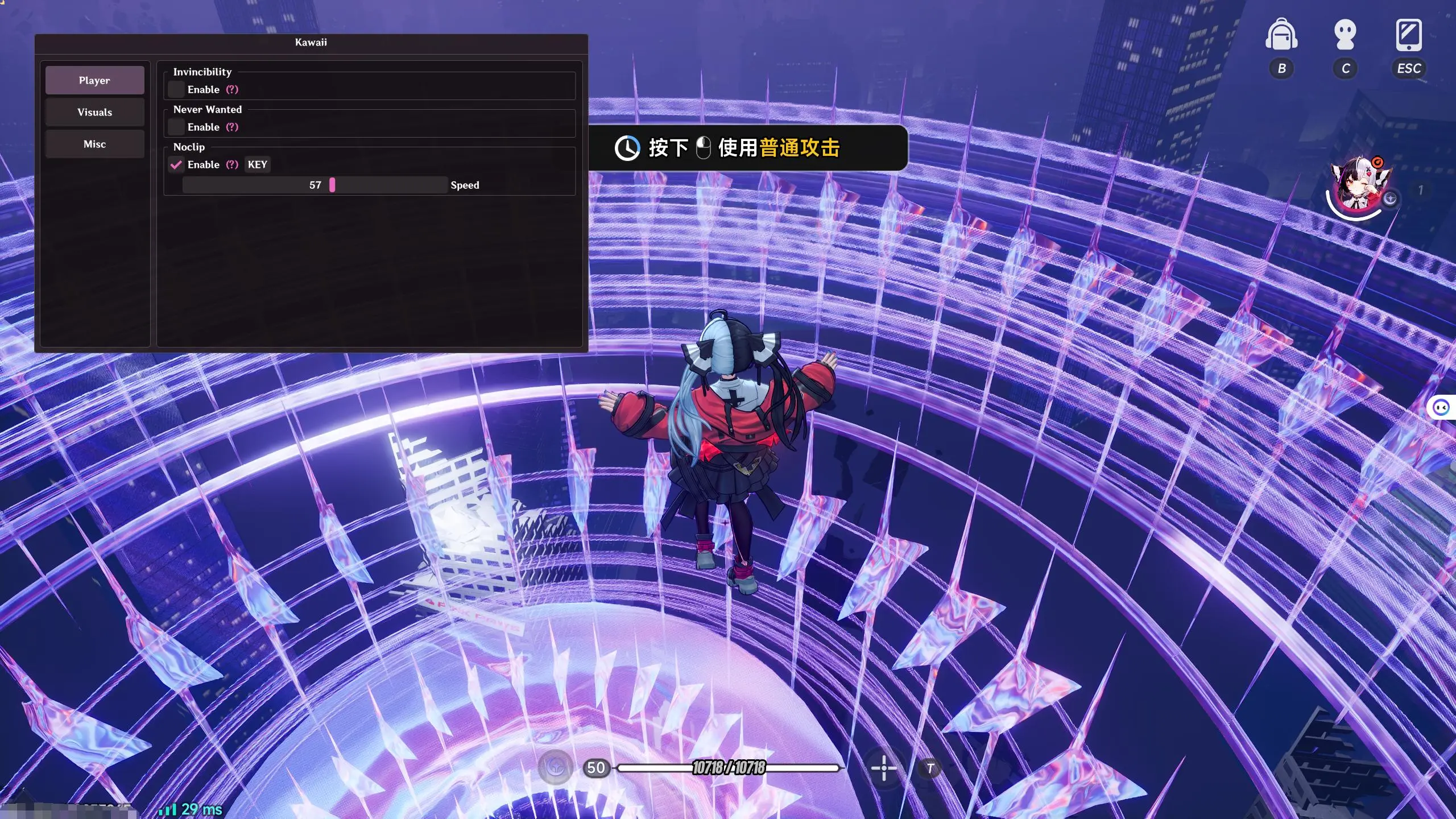The width and height of the screenshot is (1456, 819).
Task: Open the Misc tab
Action: [94, 144]
